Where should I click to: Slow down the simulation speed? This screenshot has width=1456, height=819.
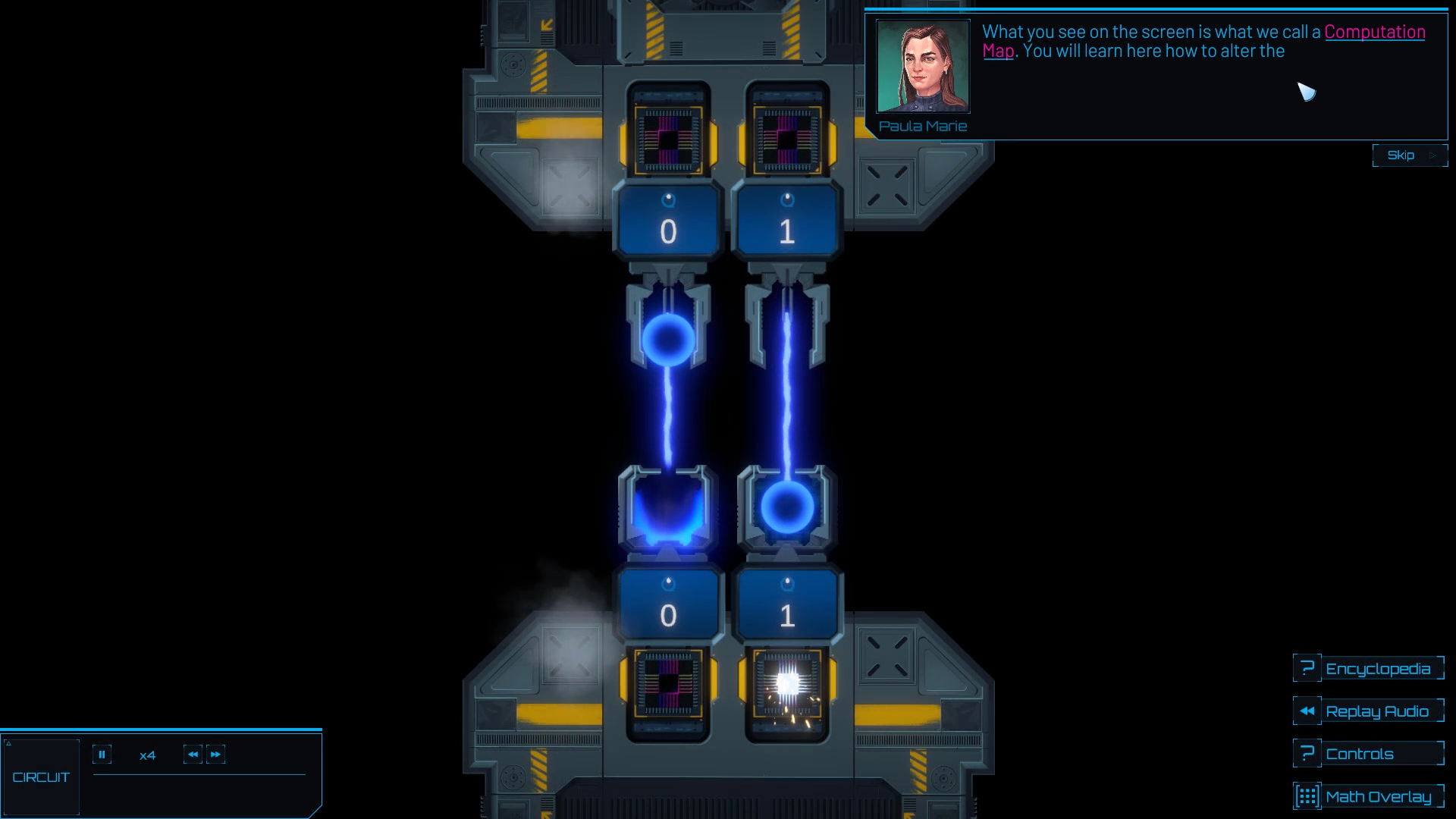(193, 755)
